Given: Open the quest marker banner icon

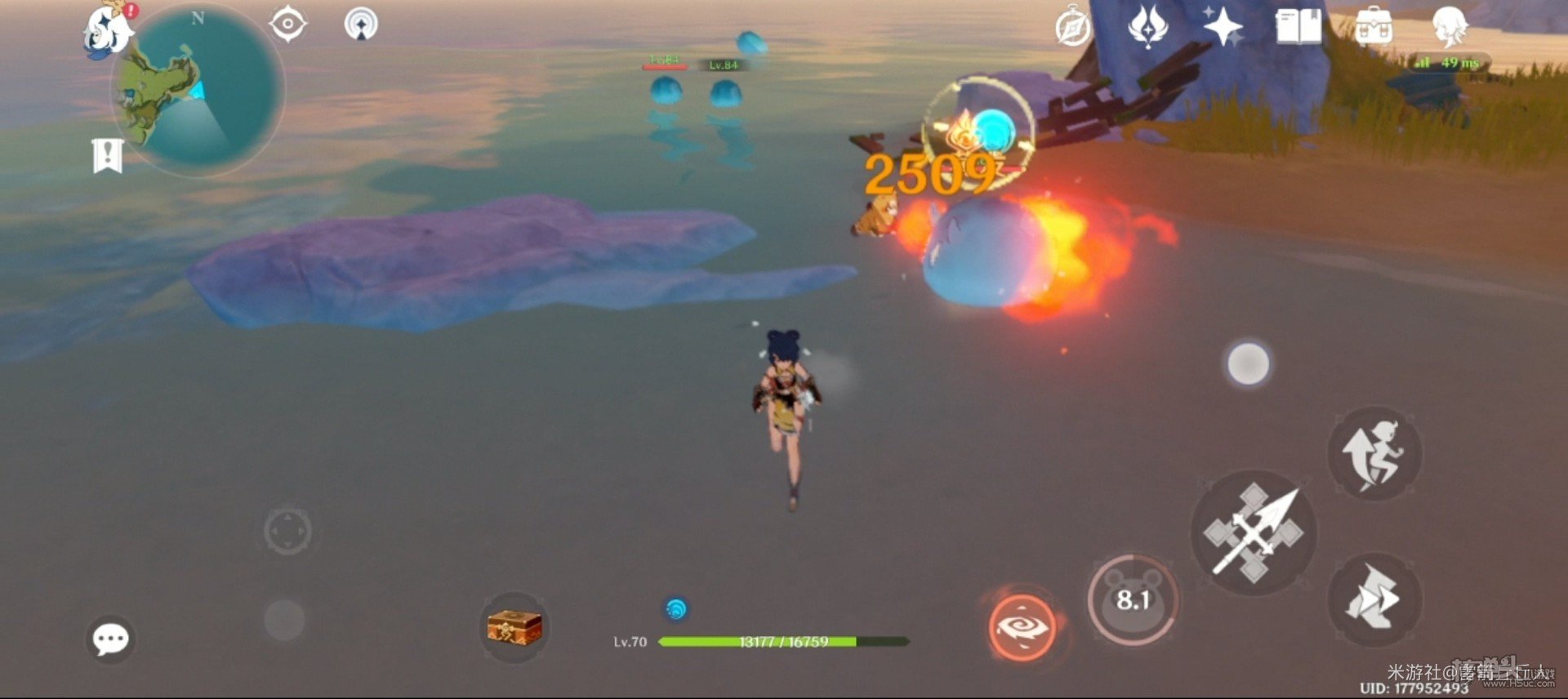Looking at the screenshot, I should [108, 154].
